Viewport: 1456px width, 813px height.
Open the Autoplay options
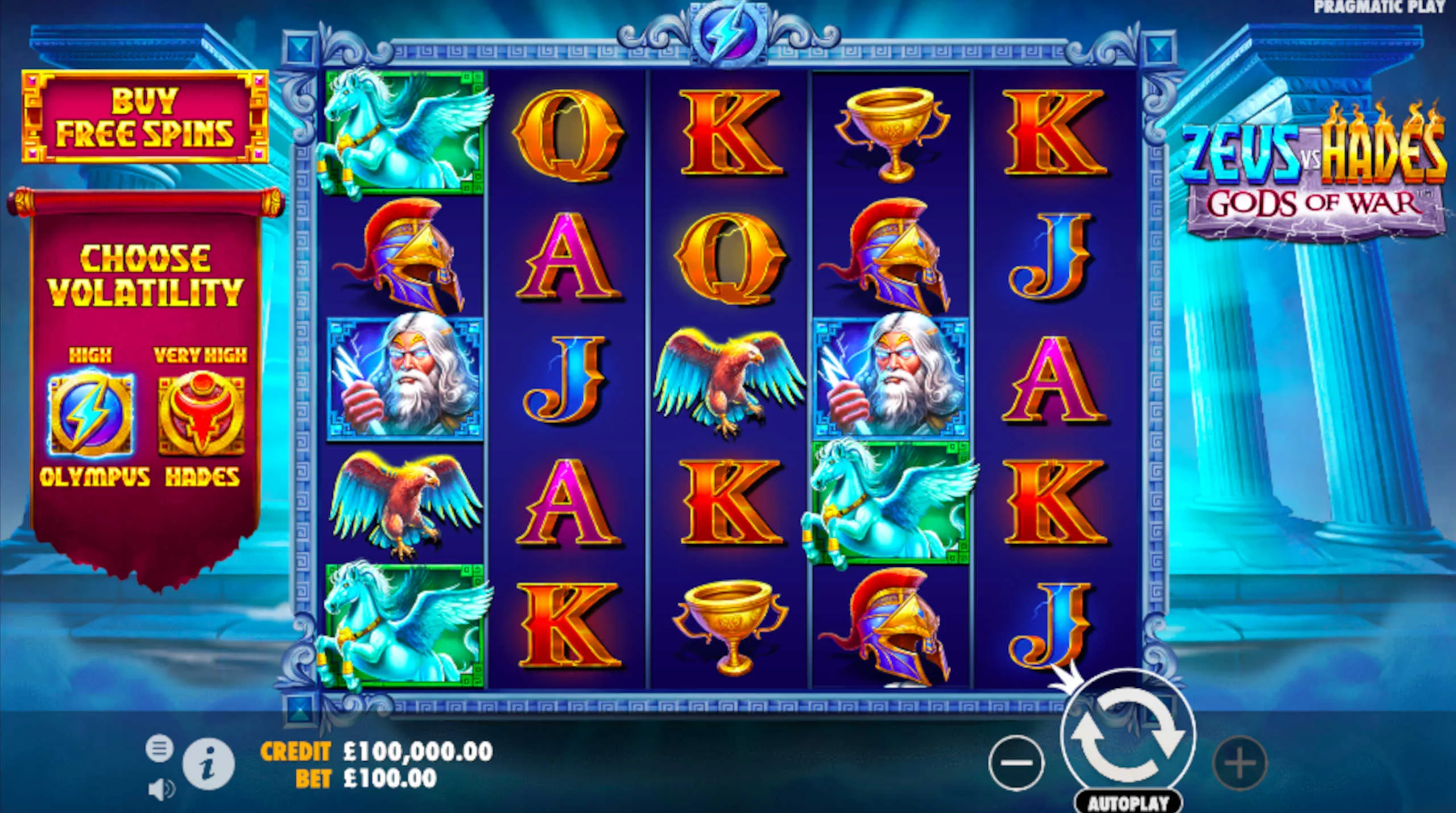click(x=1128, y=803)
